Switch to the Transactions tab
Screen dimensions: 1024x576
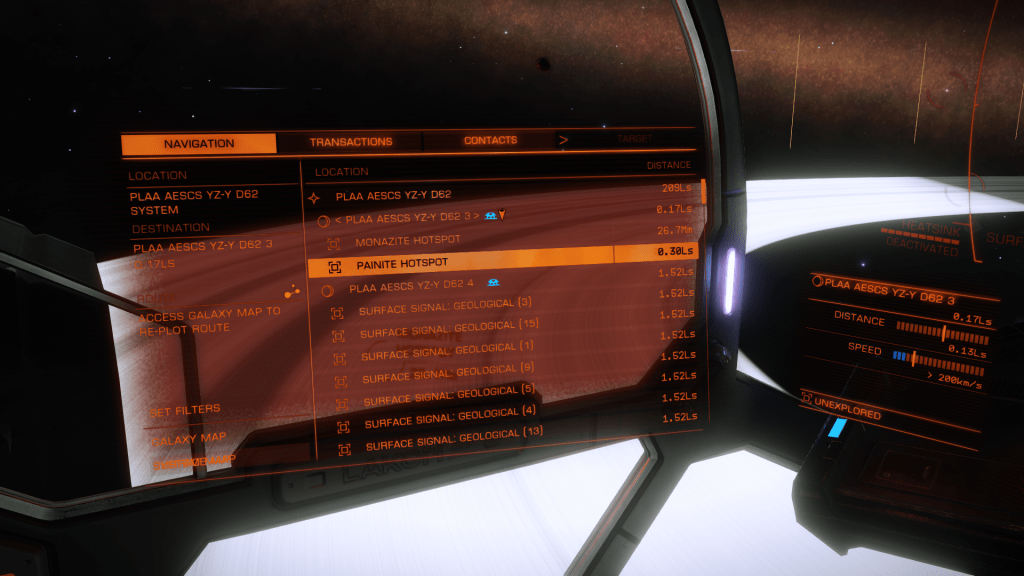[350, 142]
